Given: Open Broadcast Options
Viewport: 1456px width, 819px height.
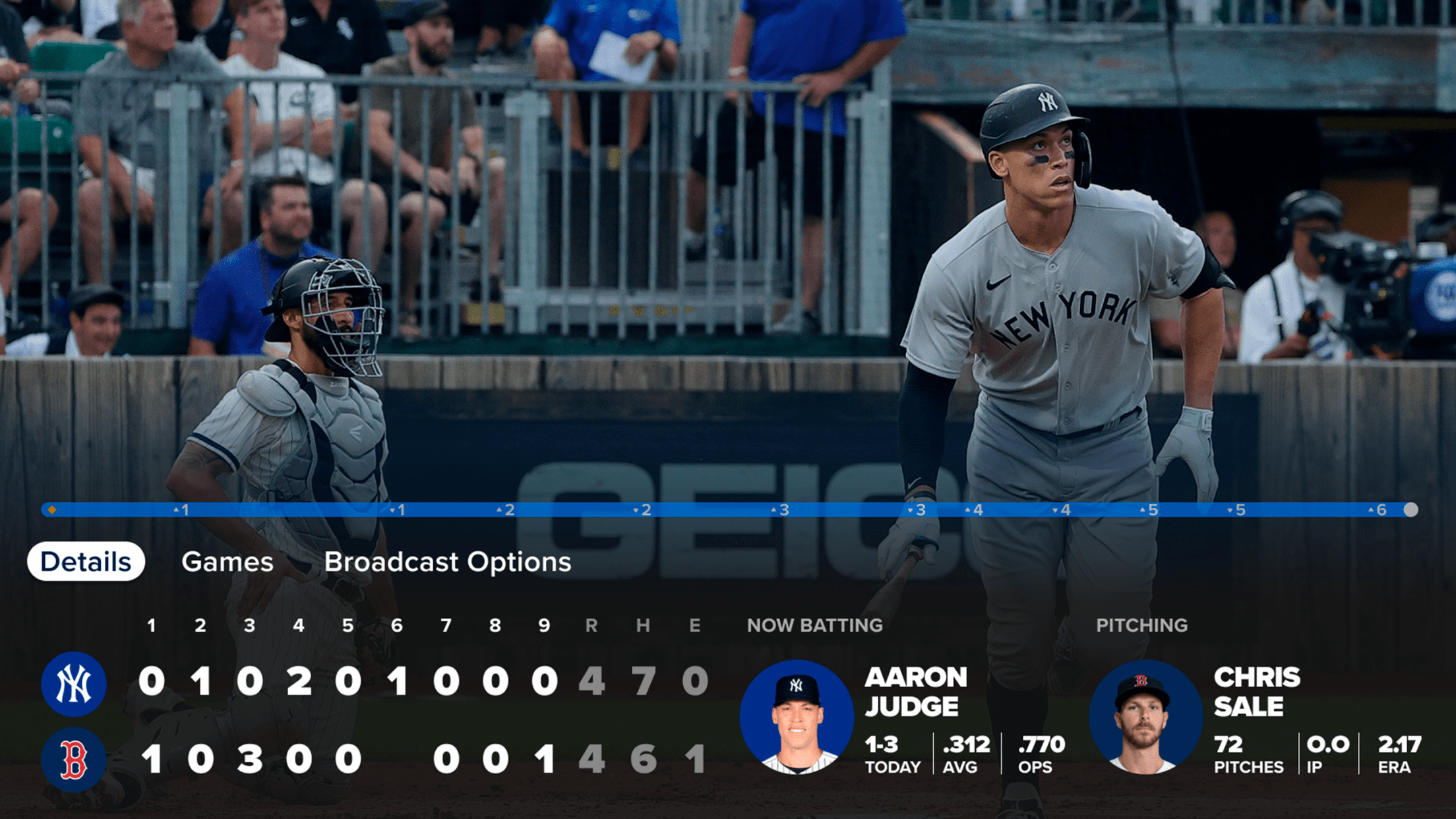Looking at the screenshot, I should pos(448,562).
